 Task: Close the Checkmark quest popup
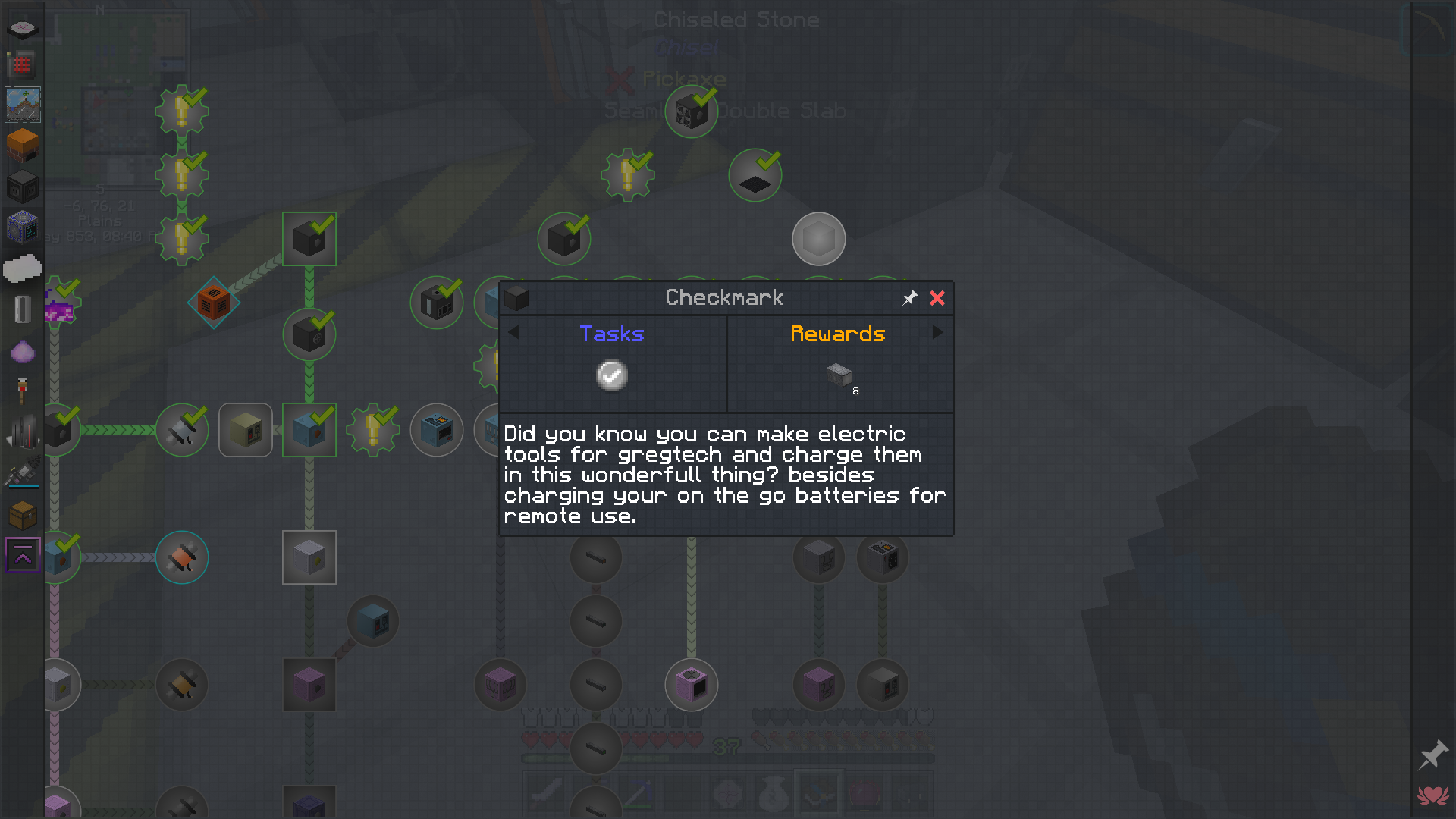[x=937, y=298]
